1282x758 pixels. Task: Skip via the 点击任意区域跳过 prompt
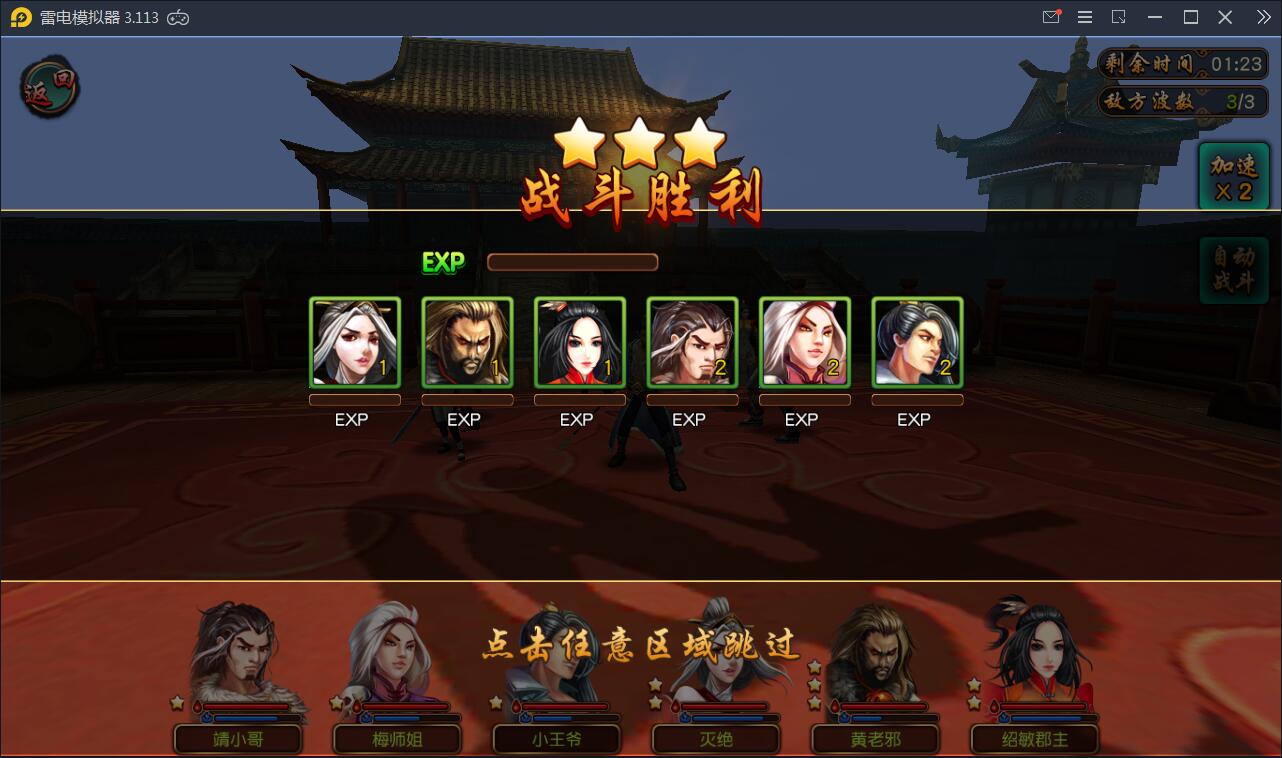tap(641, 645)
